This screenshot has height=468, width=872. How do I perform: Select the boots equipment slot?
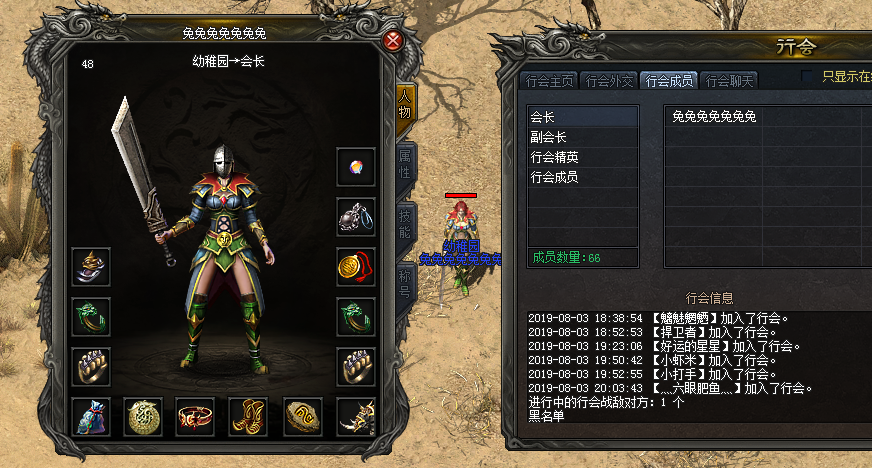point(248,417)
